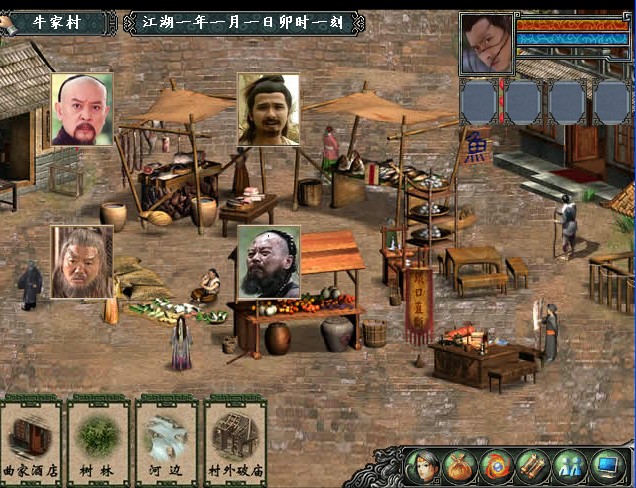The width and height of the screenshot is (636, 488).
Task: Pick the topknot bearded man portrait
Action: (x=268, y=261)
